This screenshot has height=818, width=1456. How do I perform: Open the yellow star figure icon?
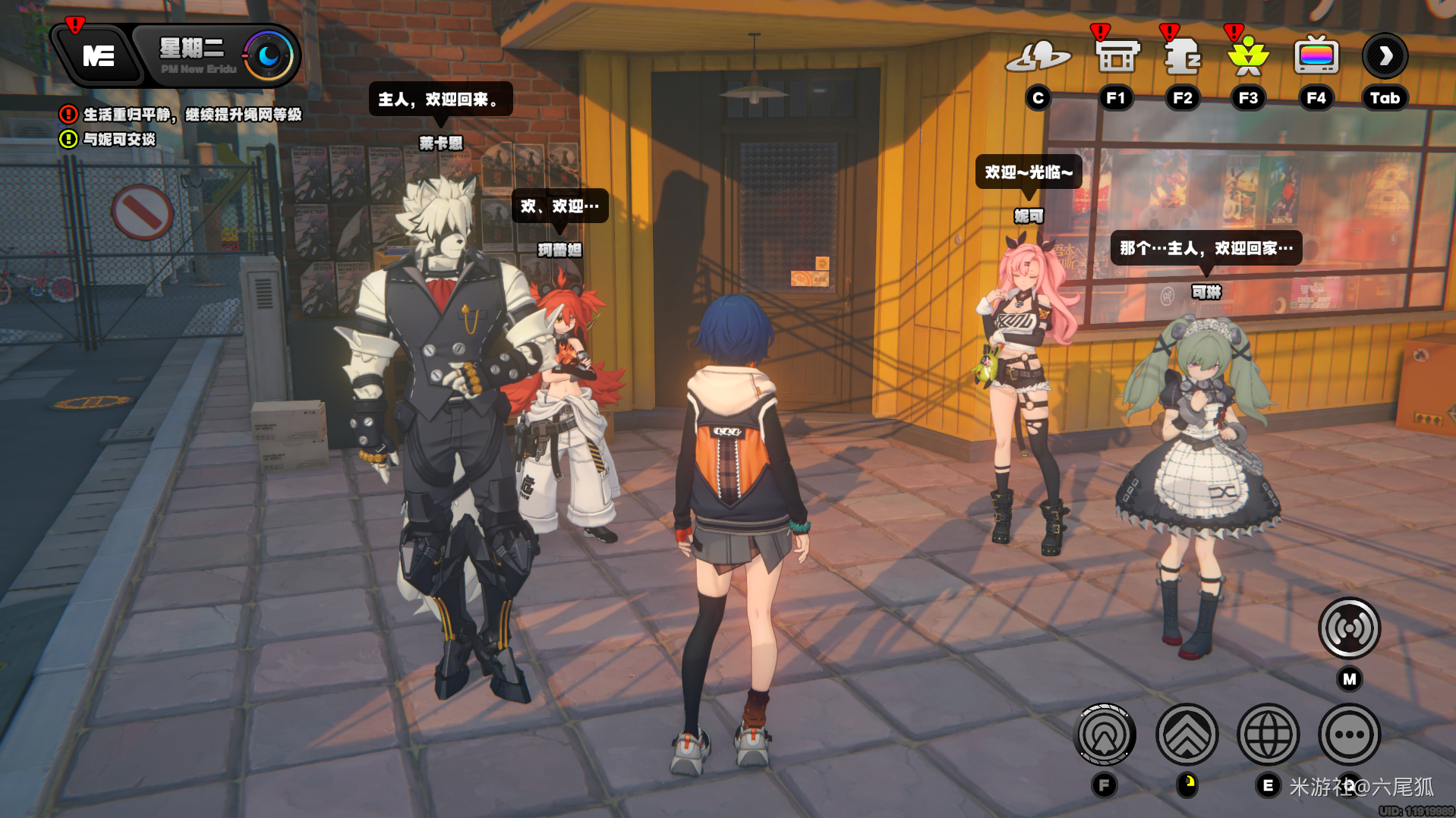pyautogui.click(x=1248, y=56)
